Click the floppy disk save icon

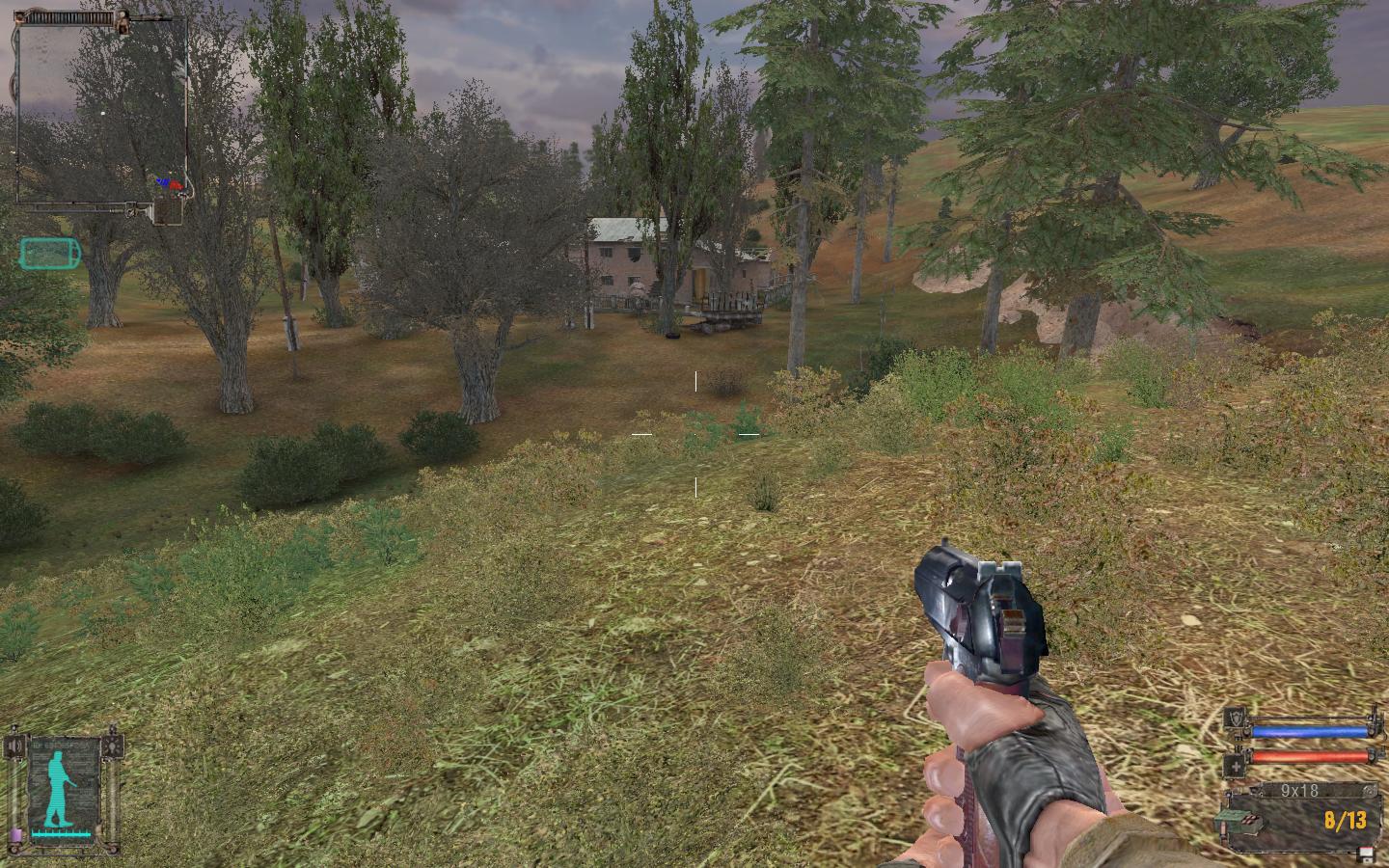pyautogui.click(x=1367, y=854)
